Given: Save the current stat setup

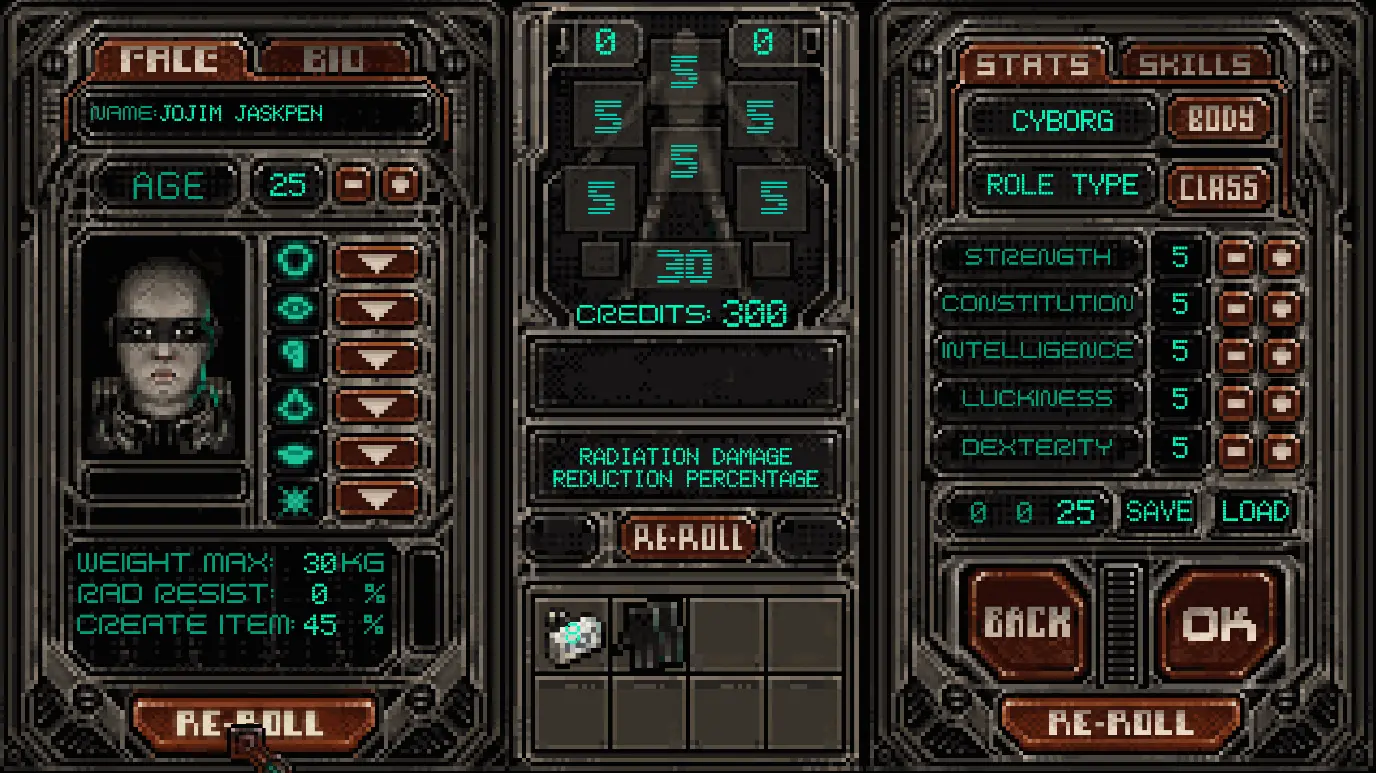Looking at the screenshot, I should tap(1159, 512).
